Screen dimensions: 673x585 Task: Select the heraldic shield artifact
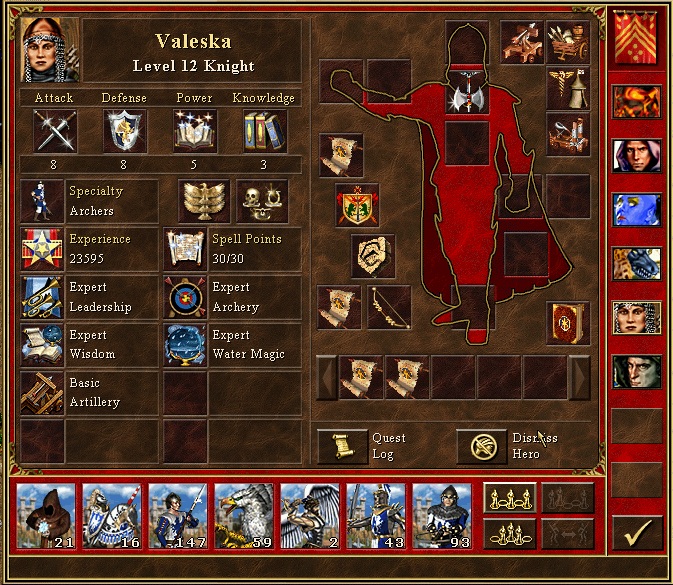tap(357, 204)
